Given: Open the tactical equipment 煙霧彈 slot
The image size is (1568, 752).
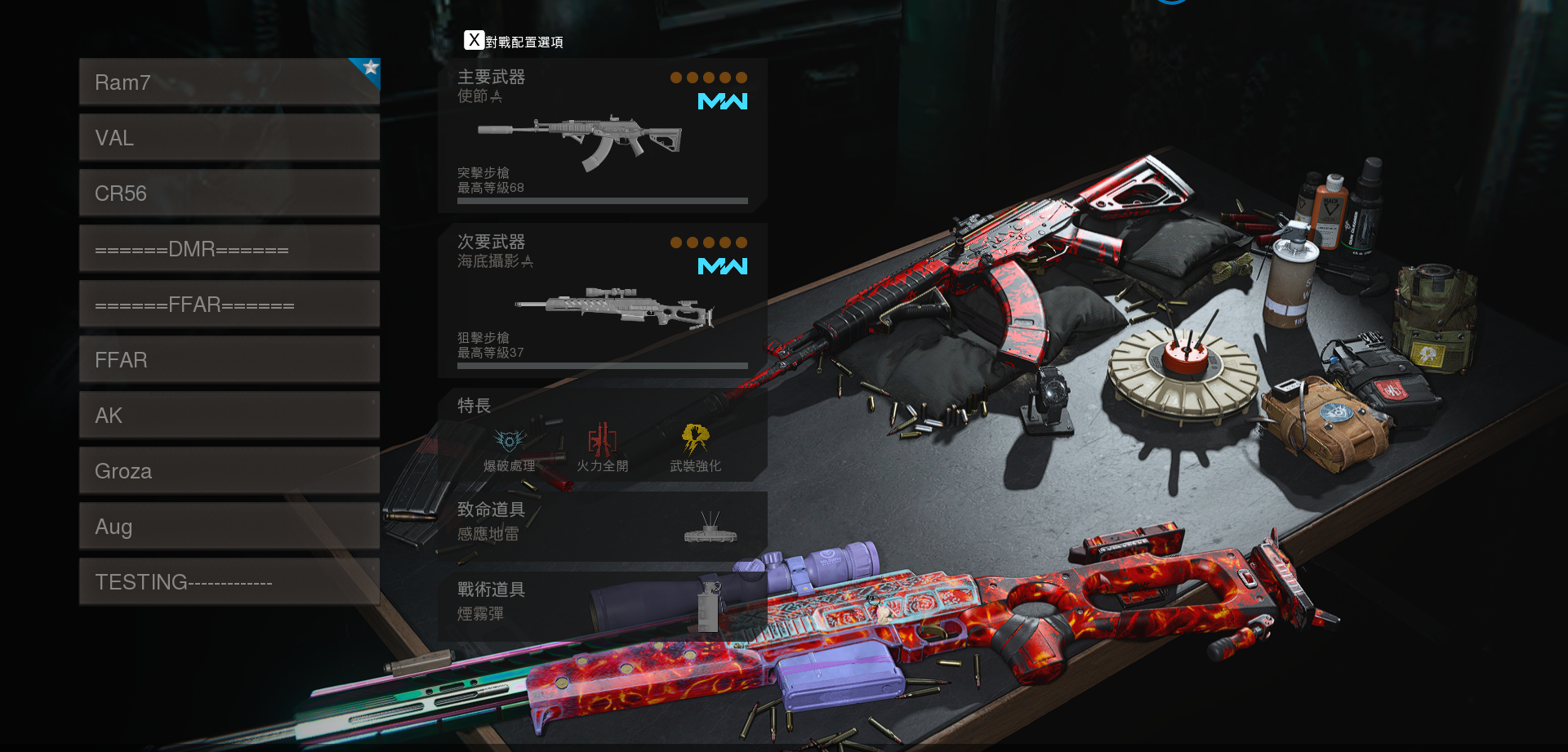Looking at the screenshot, I should [x=602, y=604].
